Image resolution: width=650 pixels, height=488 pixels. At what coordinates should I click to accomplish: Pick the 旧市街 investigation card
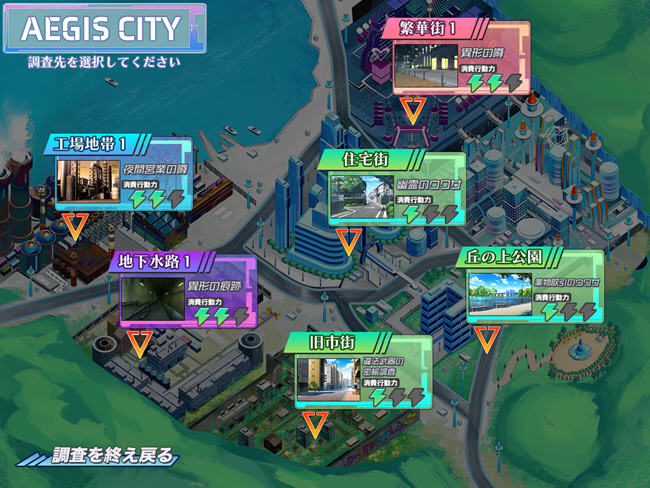[x=362, y=371]
